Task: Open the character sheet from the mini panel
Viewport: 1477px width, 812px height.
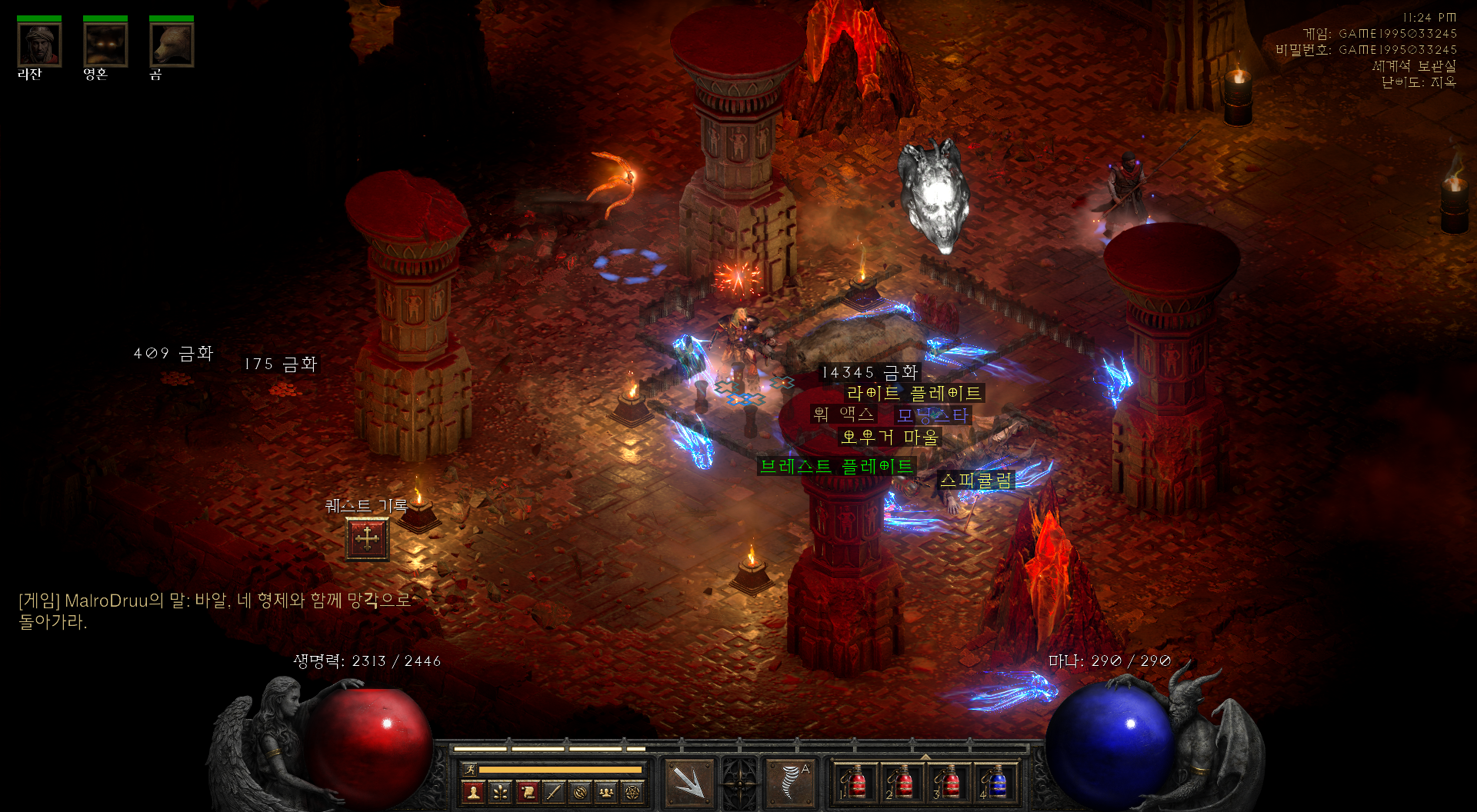Action: [x=474, y=791]
